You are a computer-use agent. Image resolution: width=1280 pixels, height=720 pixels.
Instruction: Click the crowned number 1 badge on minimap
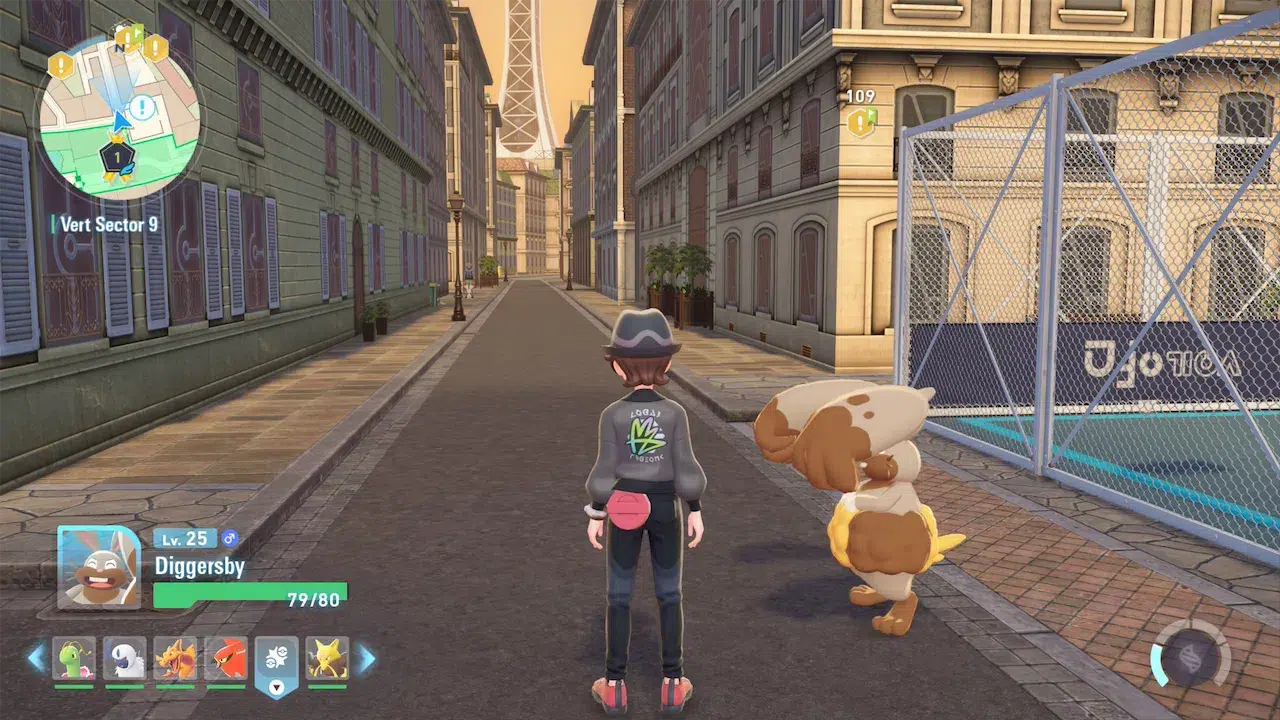(x=118, y=157)
